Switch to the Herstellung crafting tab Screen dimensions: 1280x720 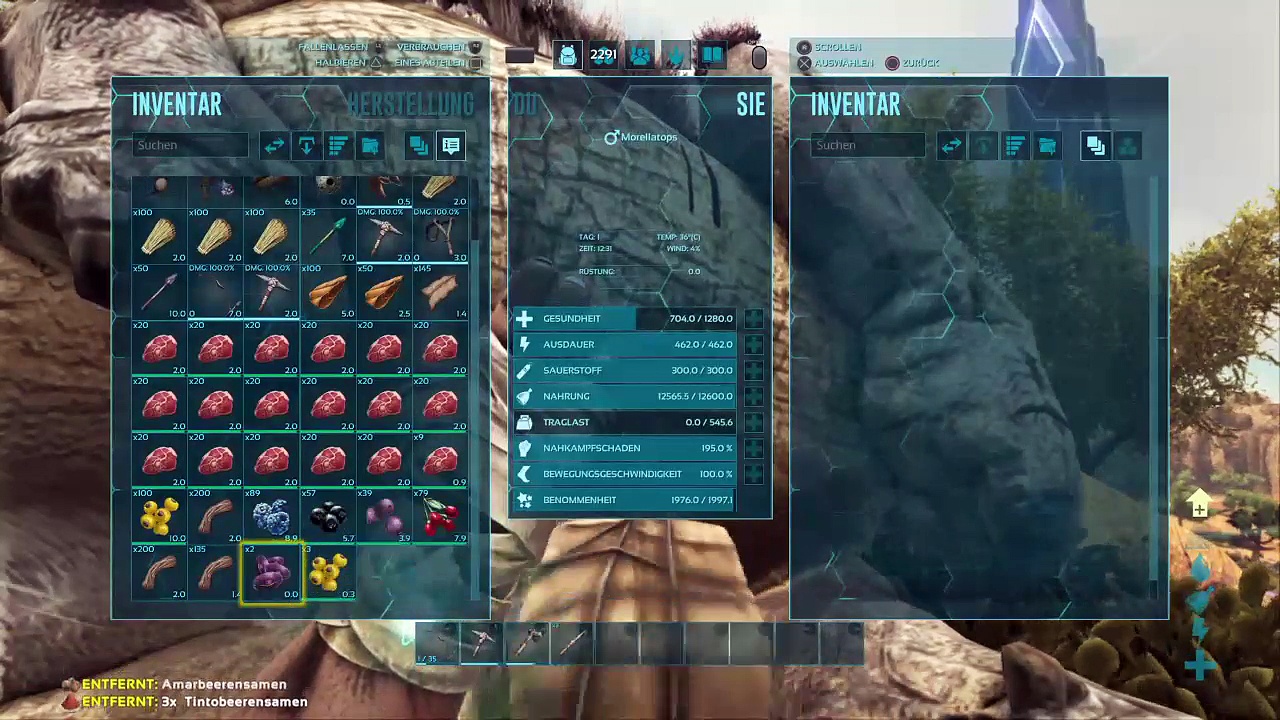point(410,104)
